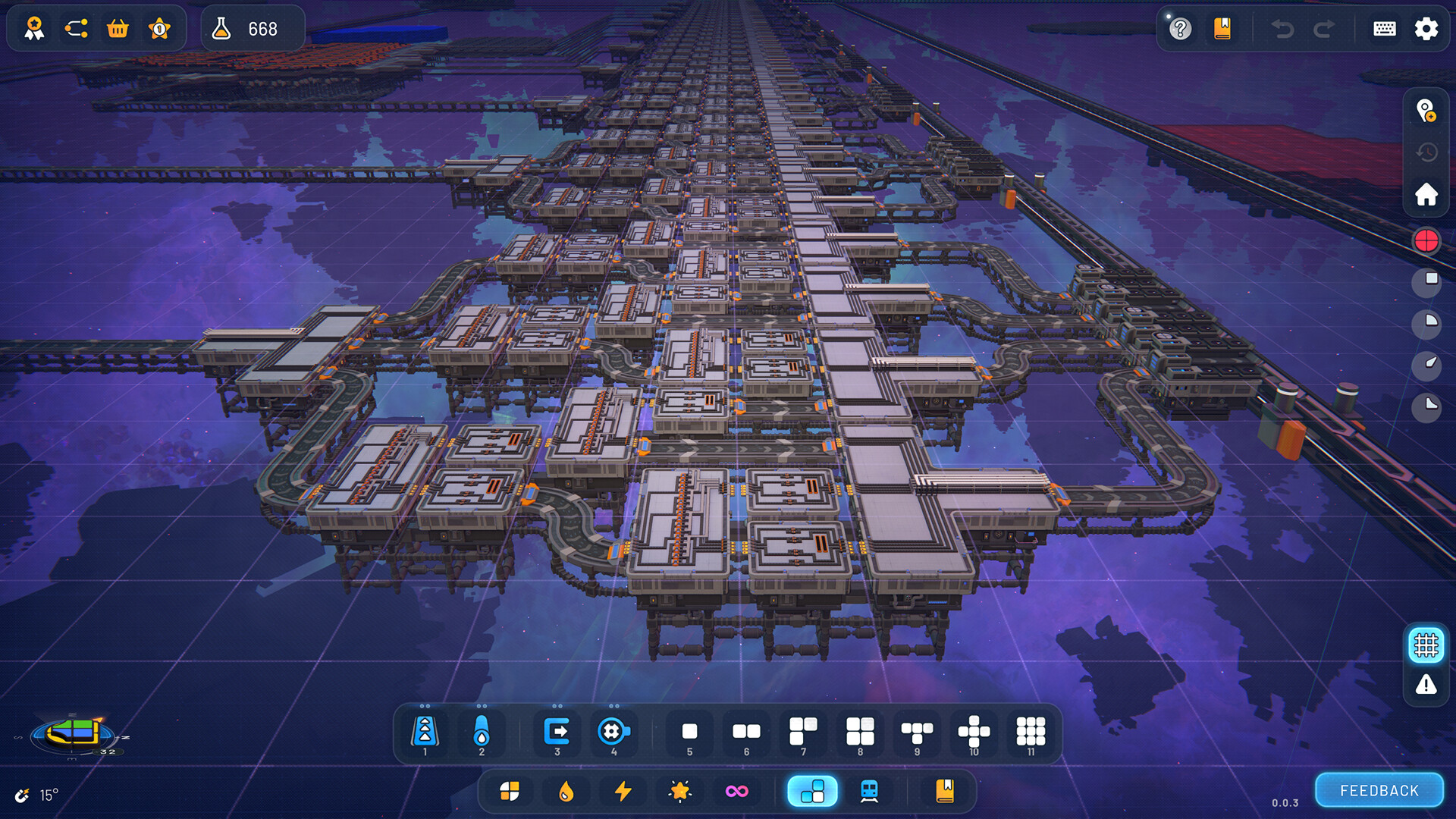Switch to the fluids building category
This screenshot has height=819, width=1456.
(x=566, y=790)
